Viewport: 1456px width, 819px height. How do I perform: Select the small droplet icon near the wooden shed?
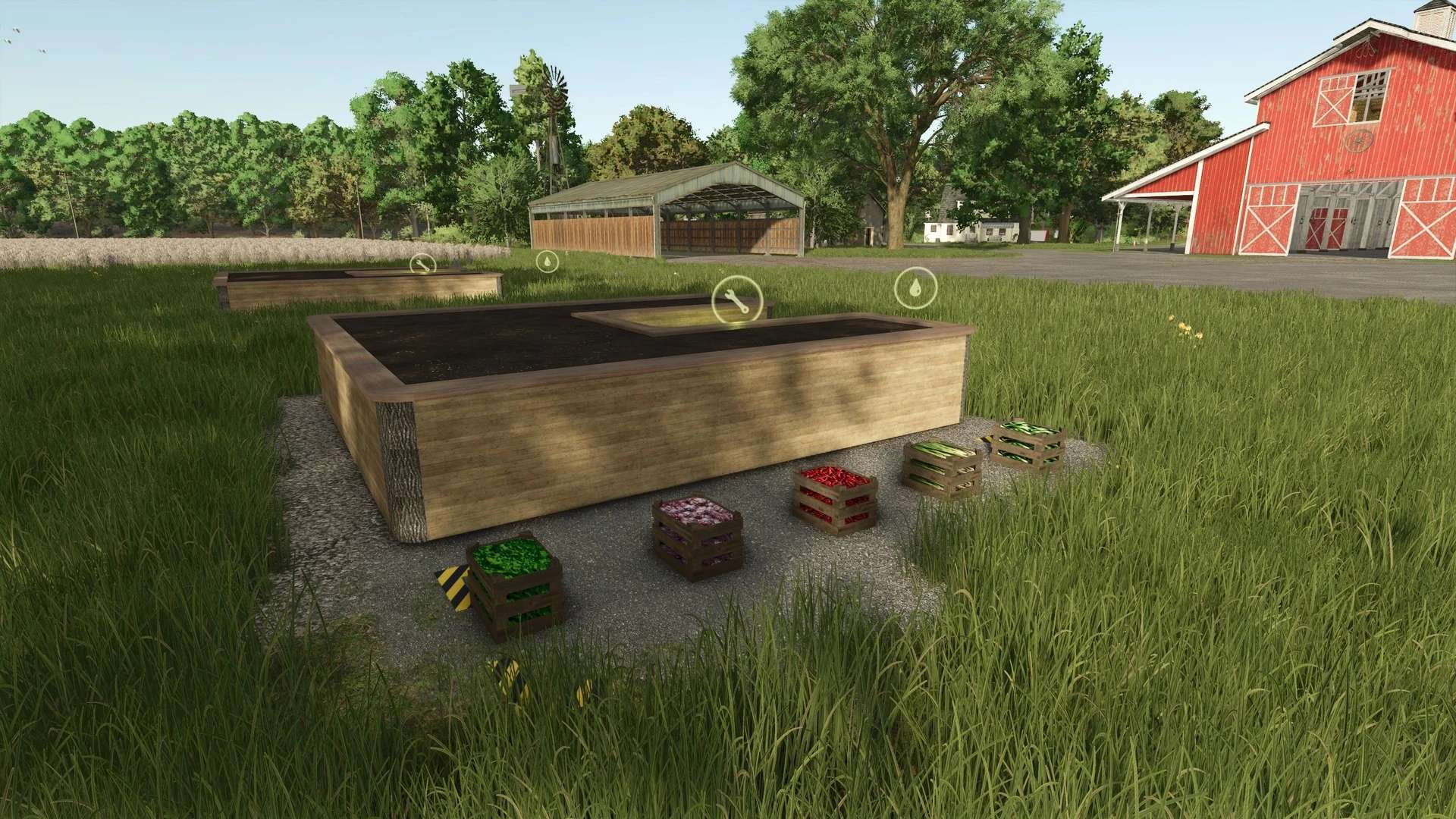pos(548,259)
